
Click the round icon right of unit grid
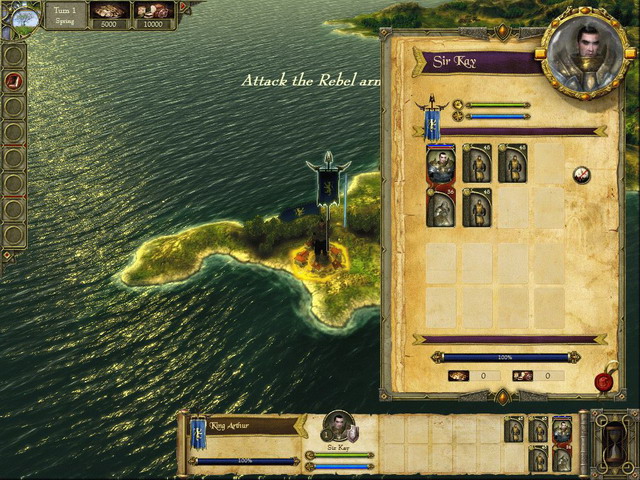581,176
